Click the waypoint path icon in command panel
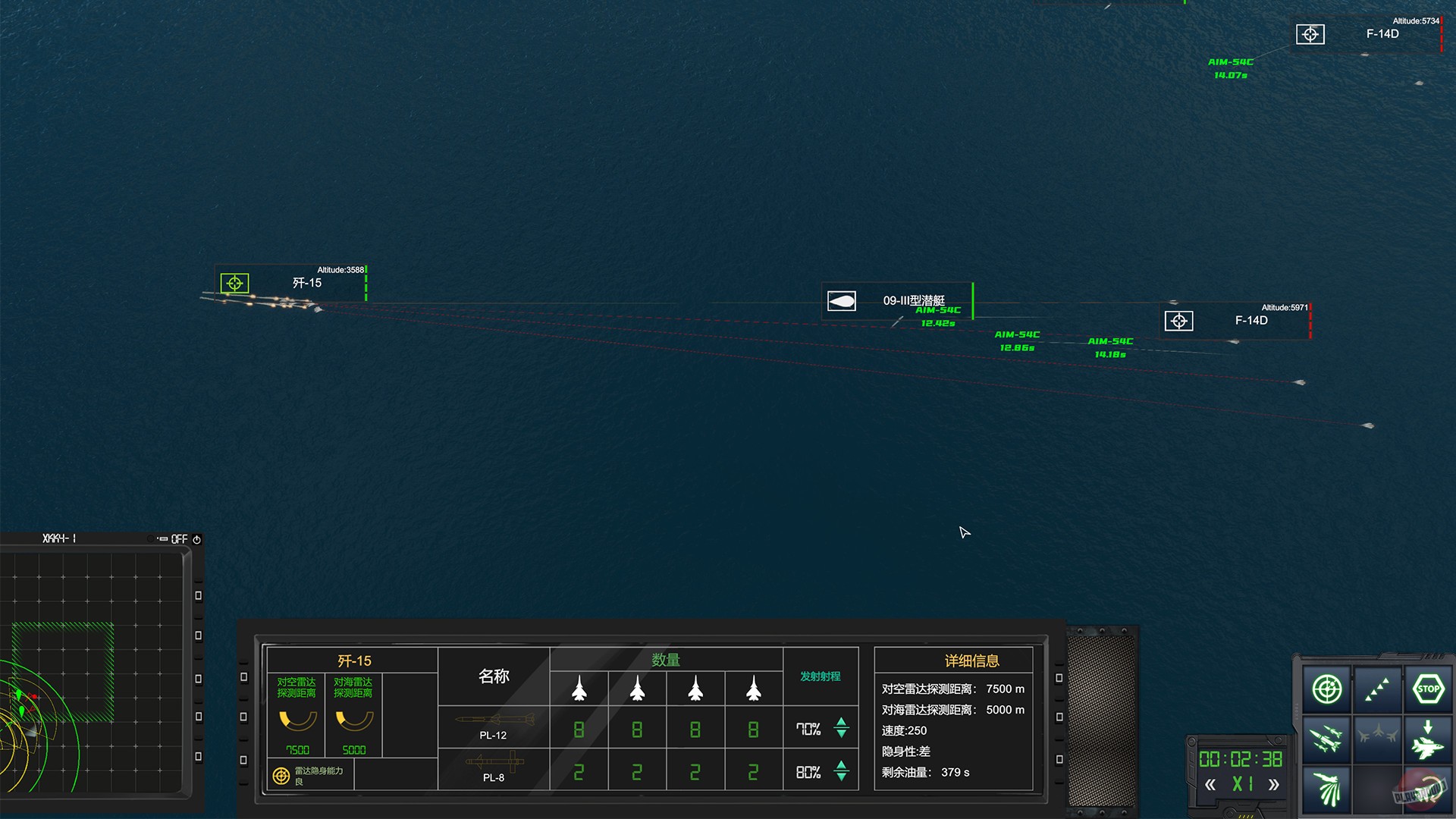The width and height of the screenshot is (1456, 819). pos(1376,689)
